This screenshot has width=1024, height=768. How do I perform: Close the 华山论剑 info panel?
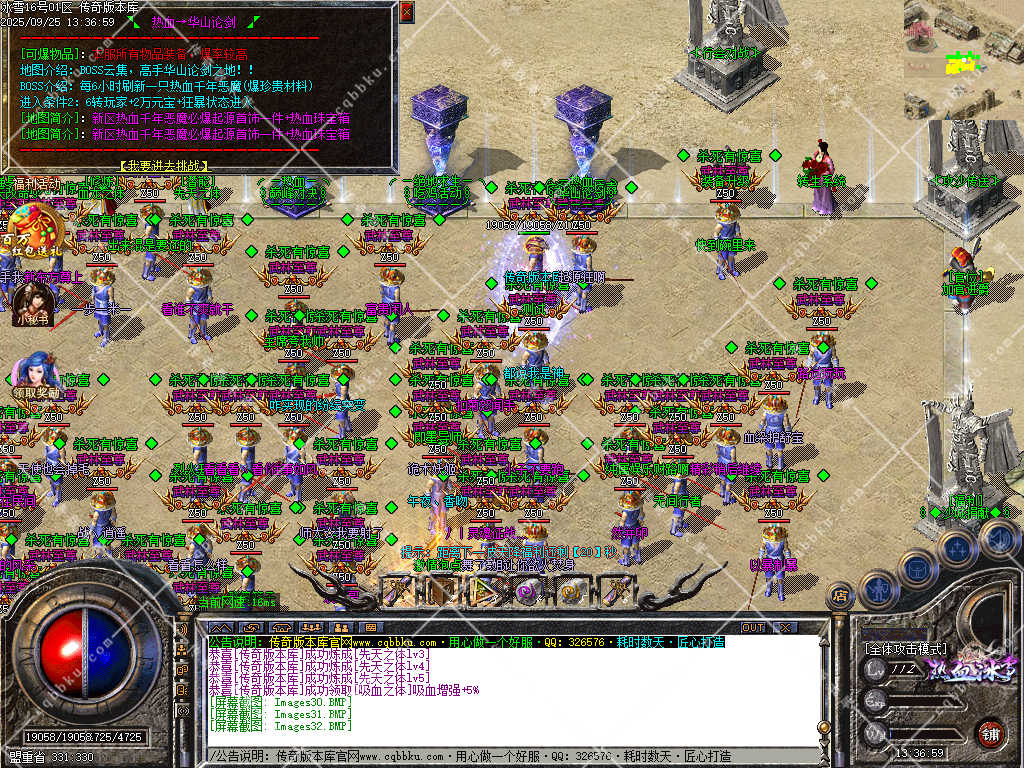click(405, 12)
